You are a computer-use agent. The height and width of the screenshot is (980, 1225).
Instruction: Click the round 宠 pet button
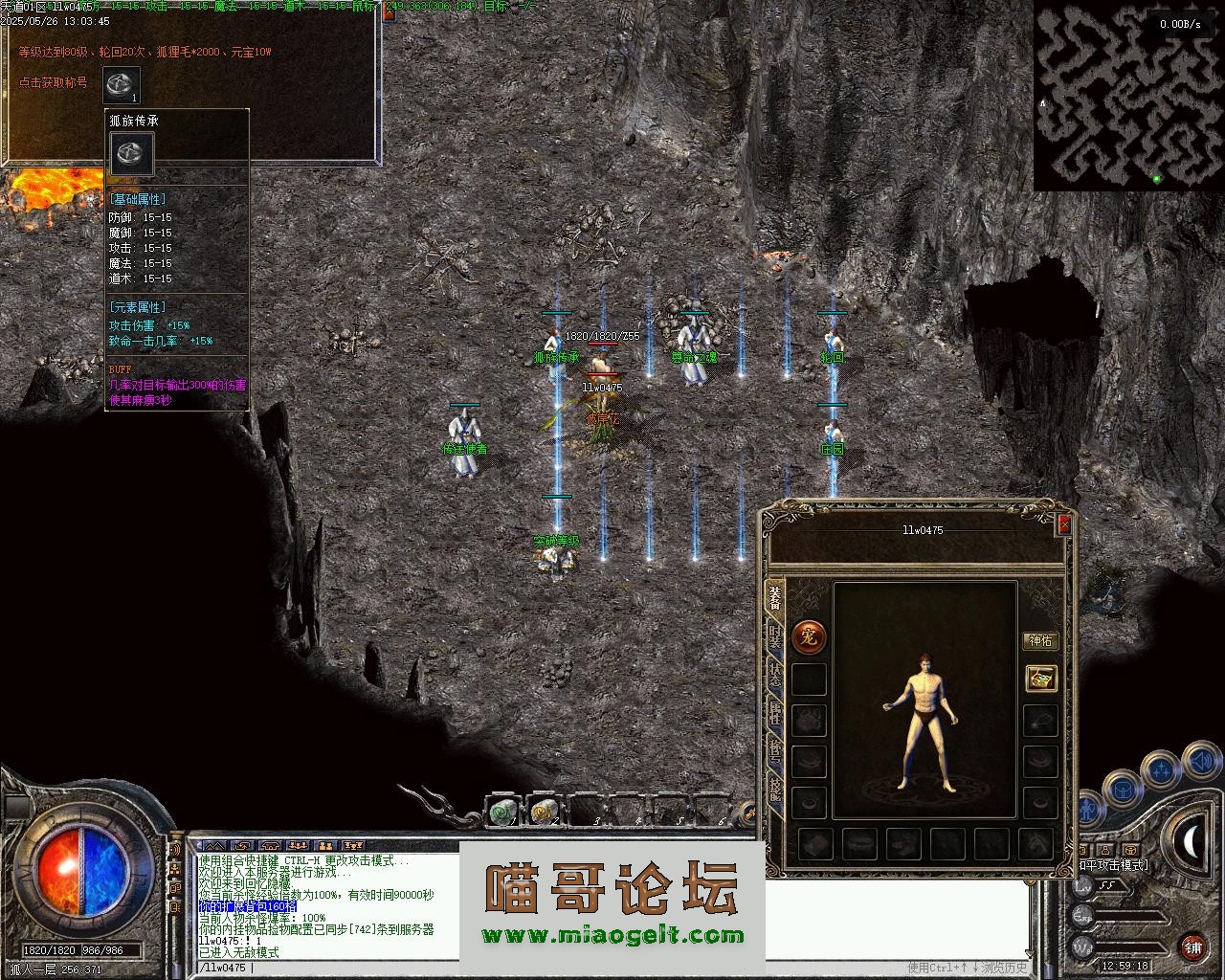click(810, 636)
